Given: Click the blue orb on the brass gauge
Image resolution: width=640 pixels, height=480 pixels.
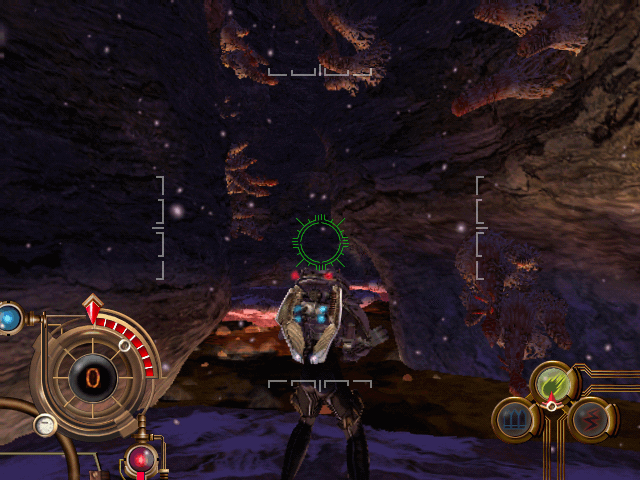Looking at the screenshot, I should (10, 319).
